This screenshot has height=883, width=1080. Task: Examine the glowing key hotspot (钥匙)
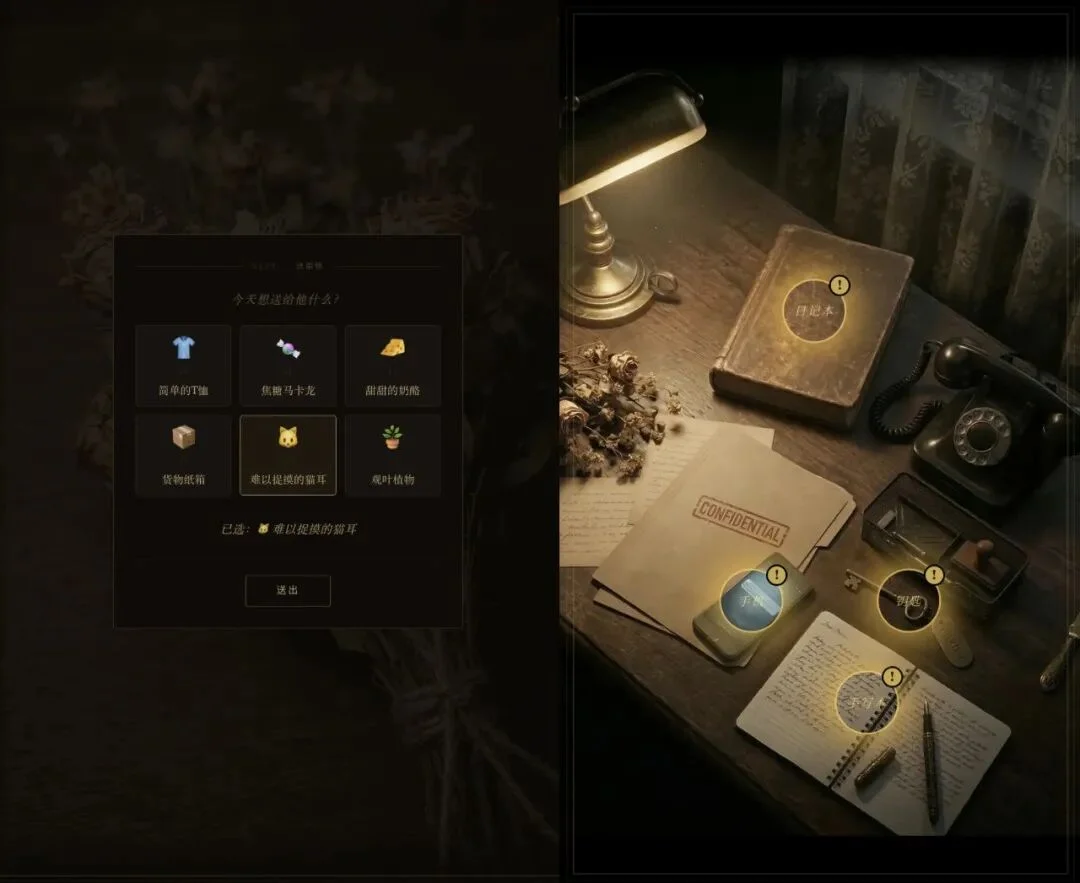(x=909, y=601)
